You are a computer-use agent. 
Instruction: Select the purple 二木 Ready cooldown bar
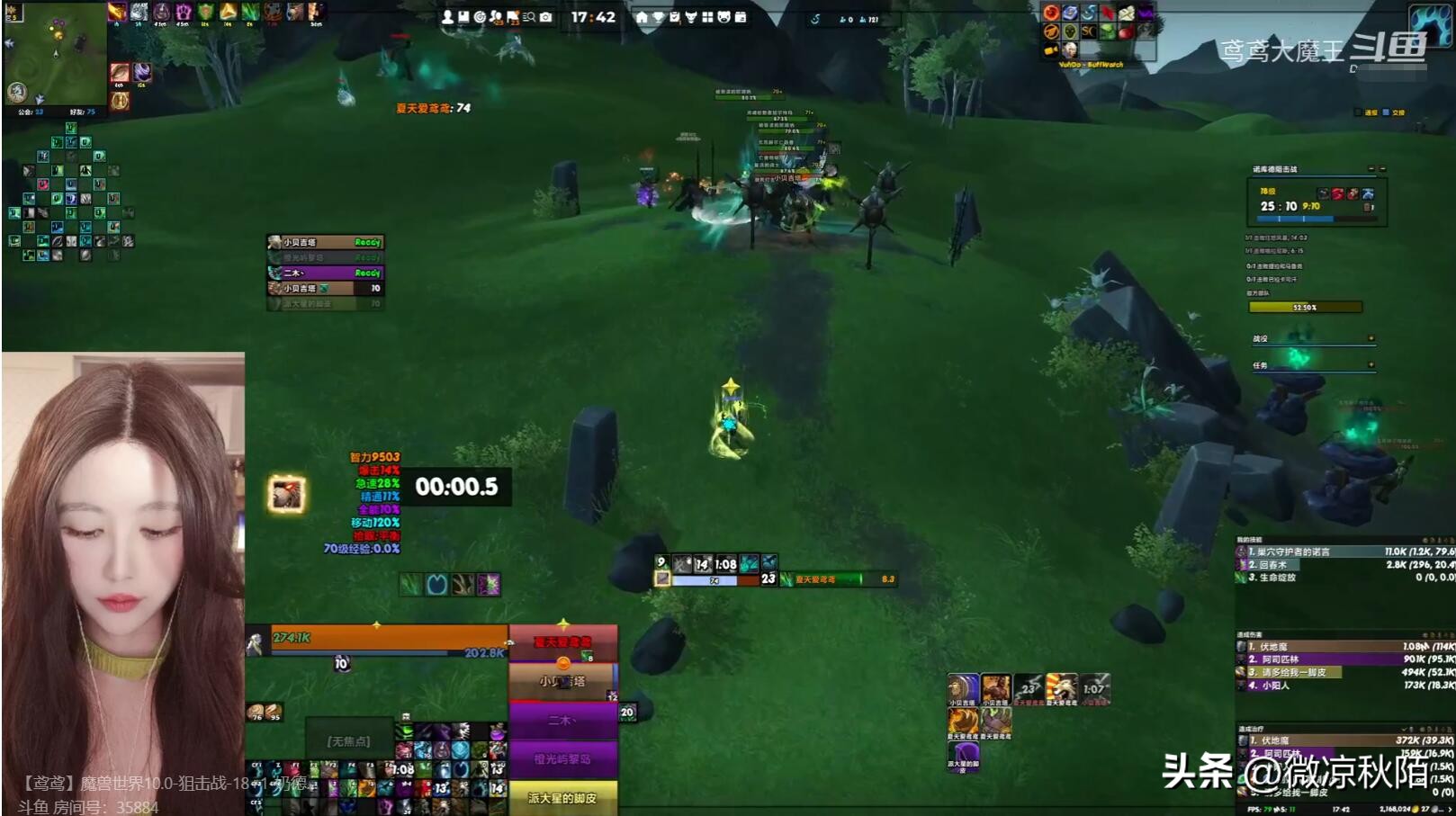point(326,273)
